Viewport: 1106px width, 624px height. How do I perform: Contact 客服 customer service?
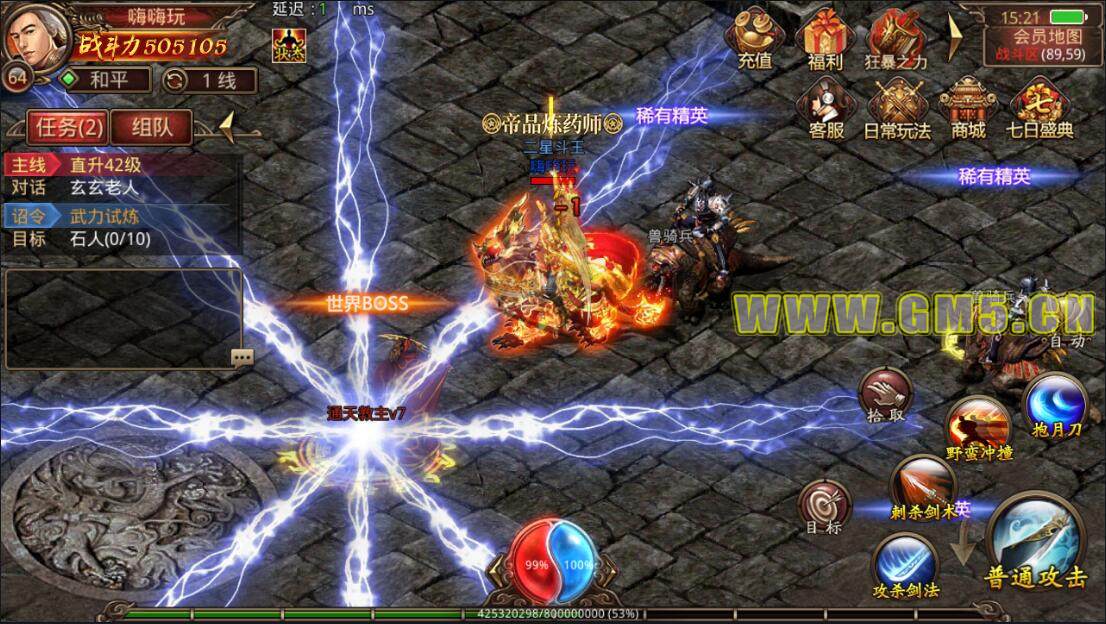825,106
